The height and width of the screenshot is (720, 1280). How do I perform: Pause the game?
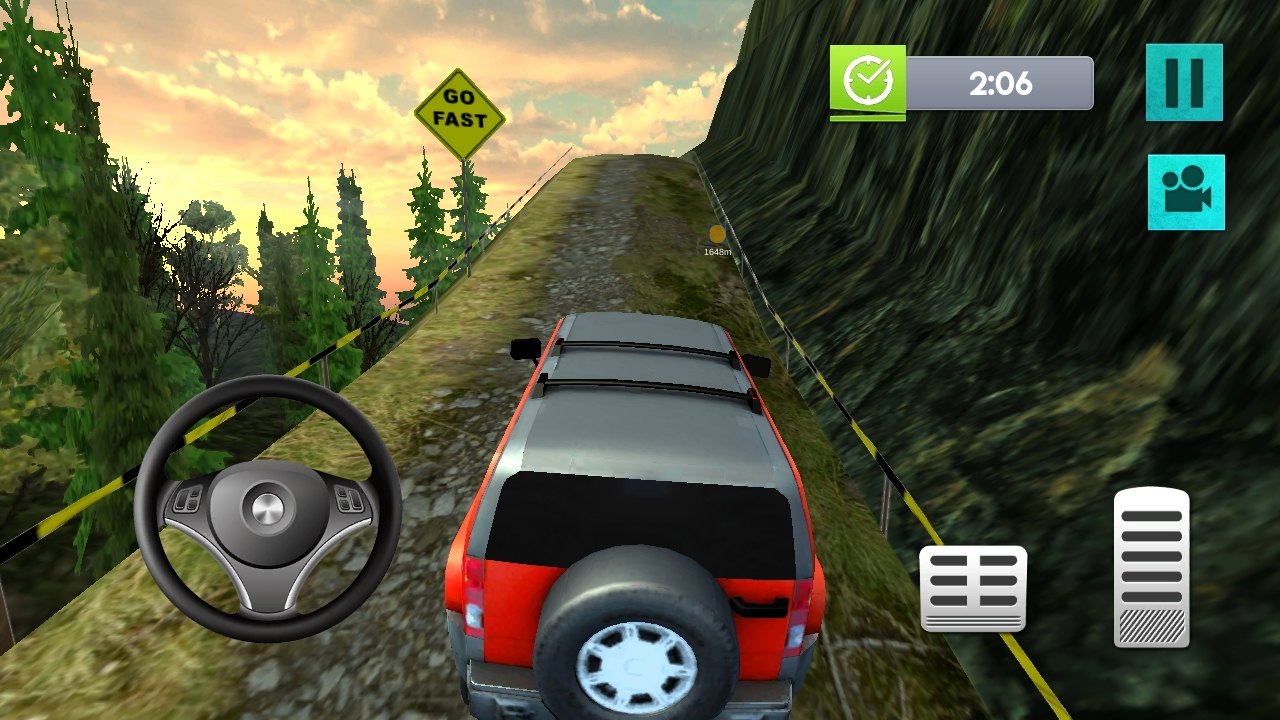[1184, 82]
